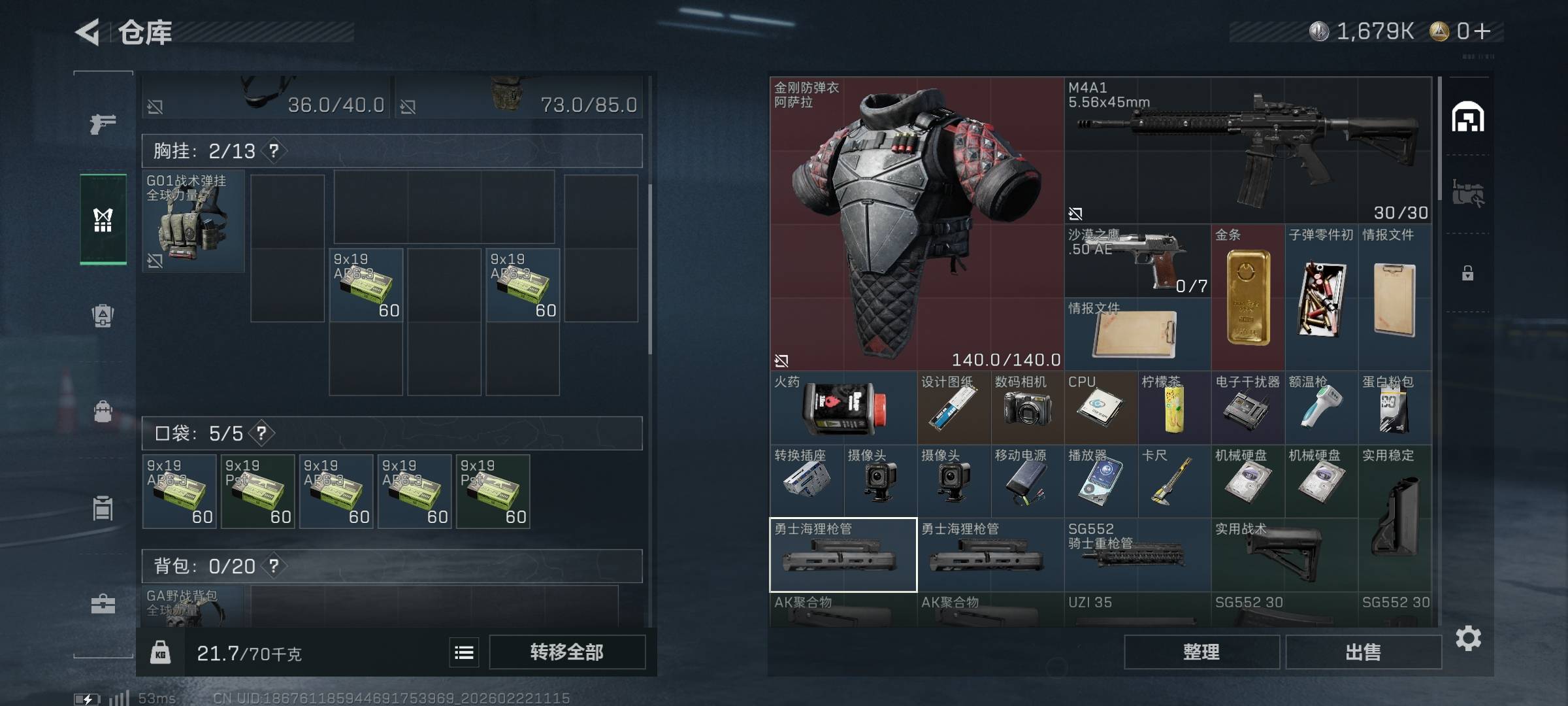The height and width of the screenshot is (706, 1568).
Task: Switch to the stash house icon tab
Action: (1467, 118)
